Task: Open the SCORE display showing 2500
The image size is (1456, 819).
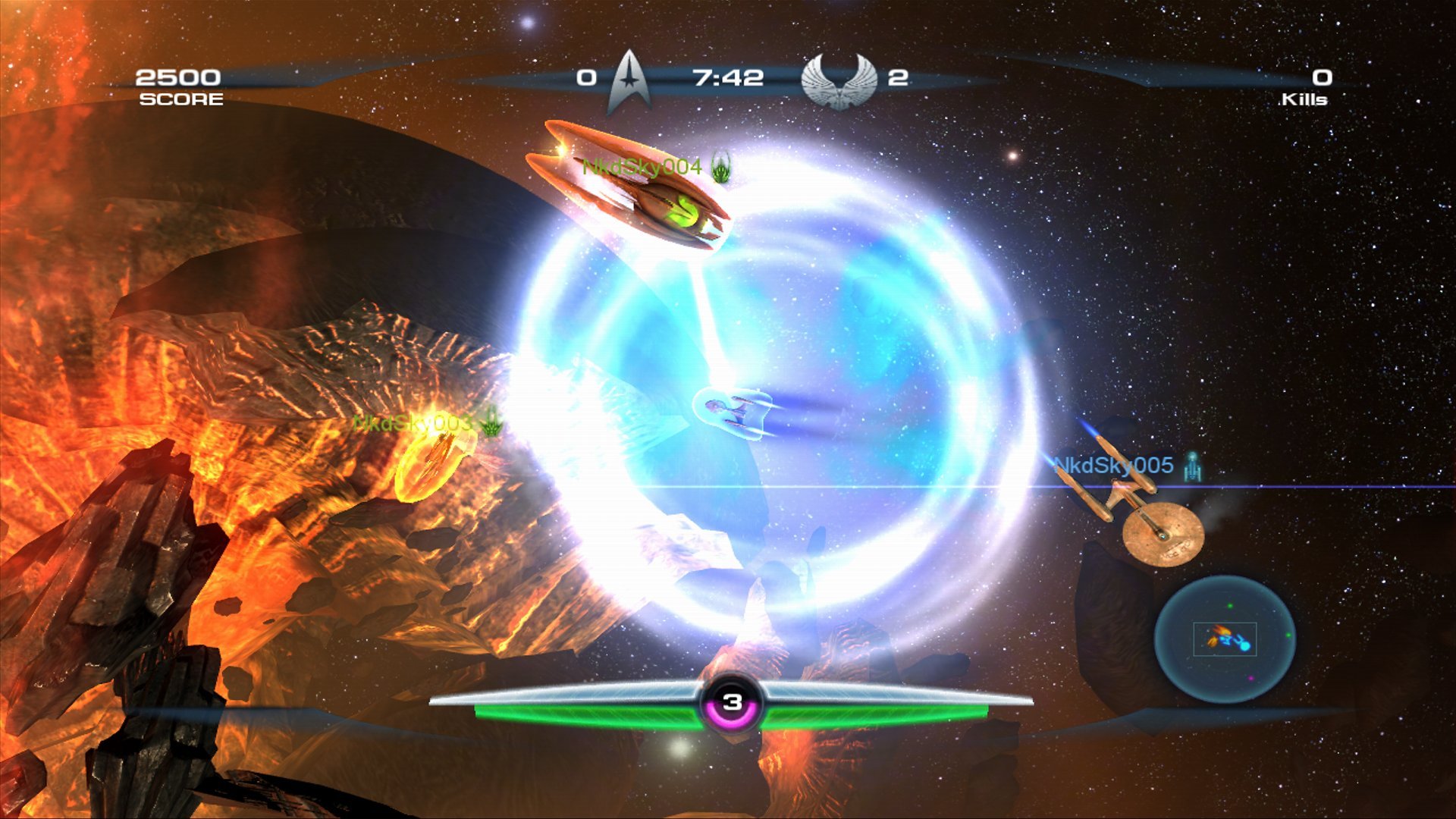Action: (x=179, y=76)
